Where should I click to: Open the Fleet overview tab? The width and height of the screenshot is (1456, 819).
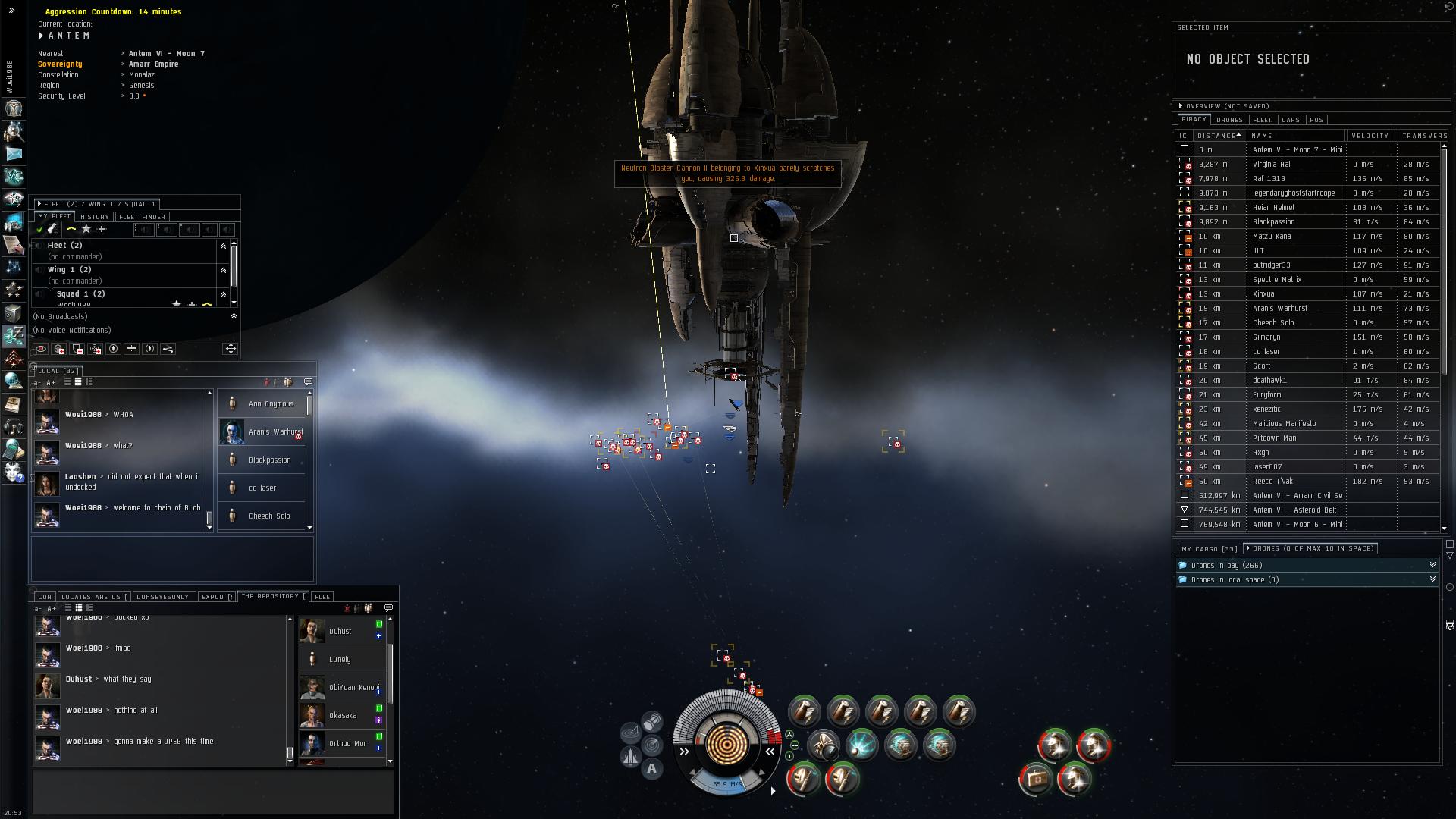point(1262,120)
